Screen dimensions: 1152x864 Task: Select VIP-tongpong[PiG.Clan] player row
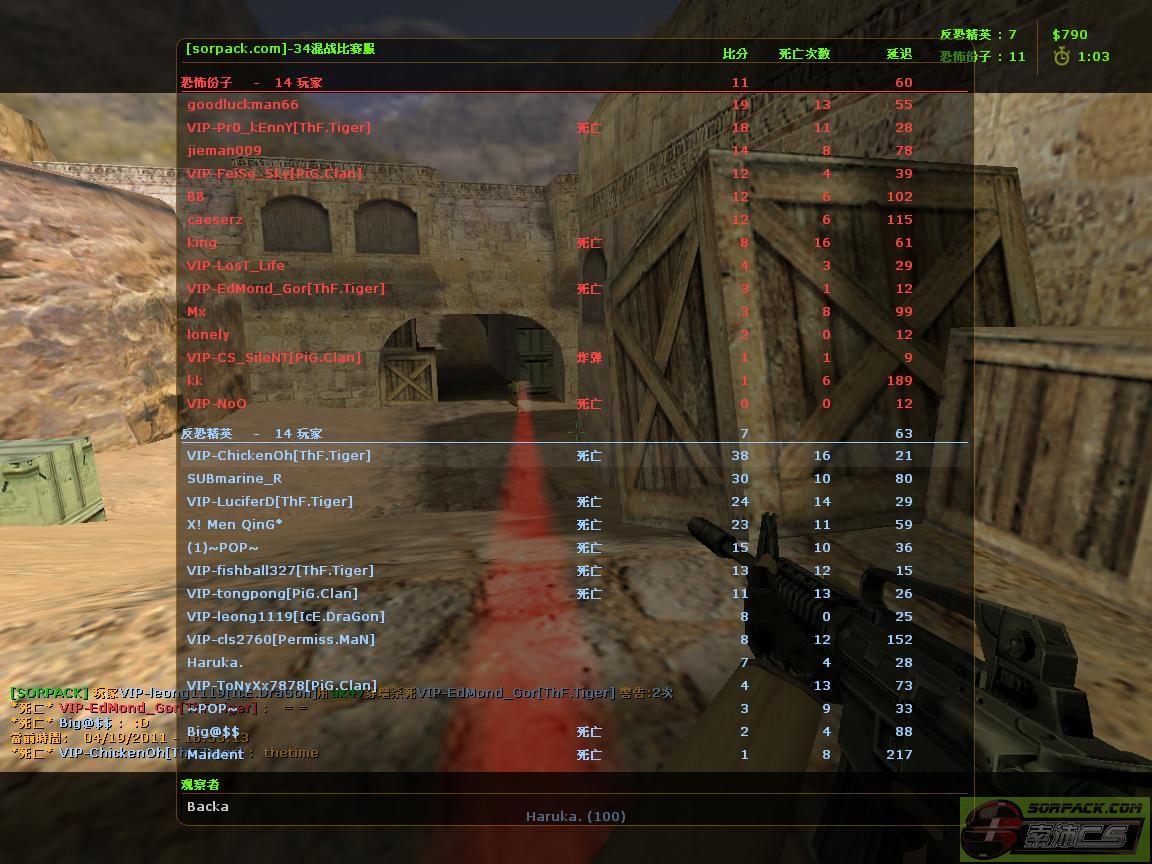[x=272, y=594]
